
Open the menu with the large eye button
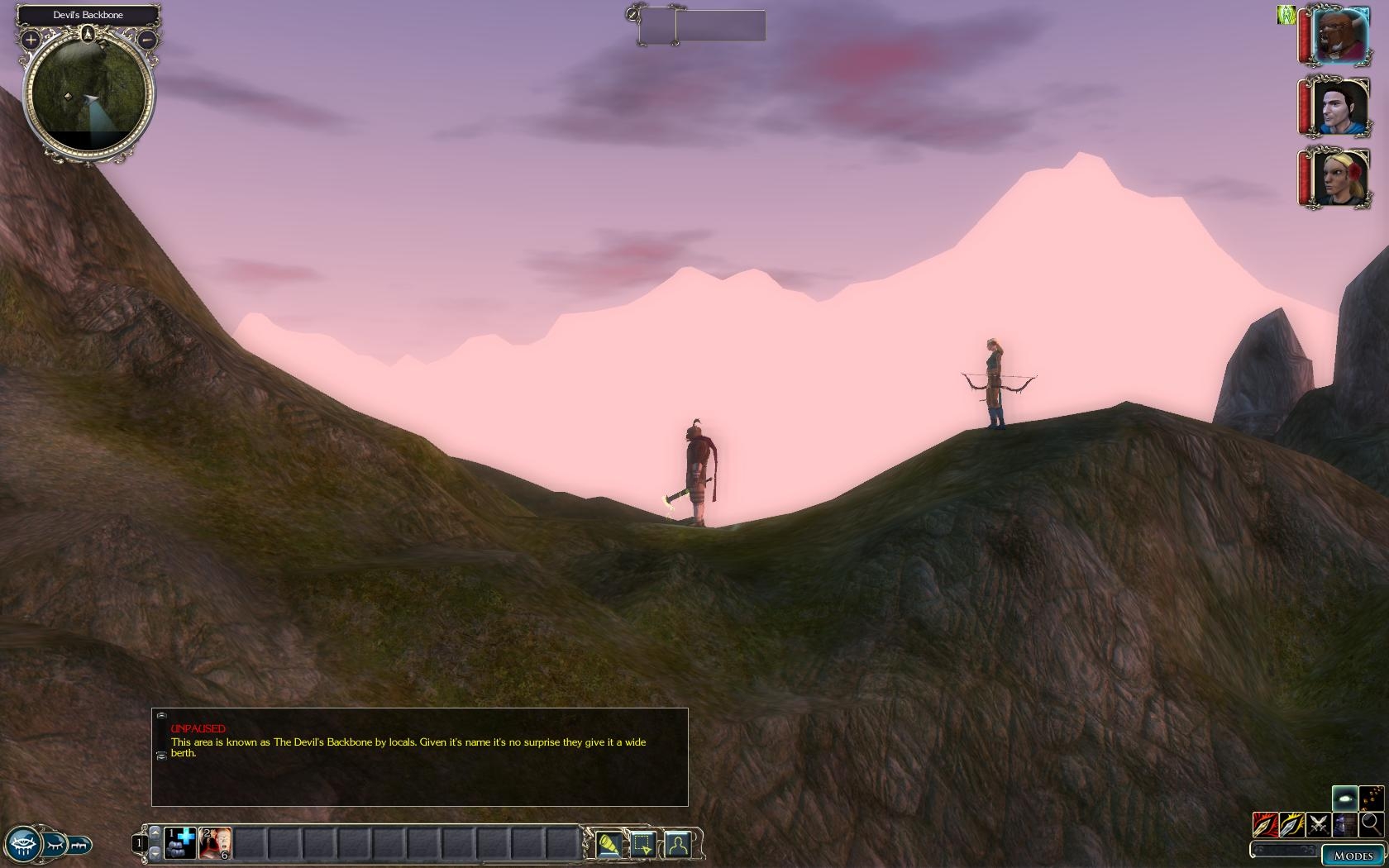click(23, 845)
